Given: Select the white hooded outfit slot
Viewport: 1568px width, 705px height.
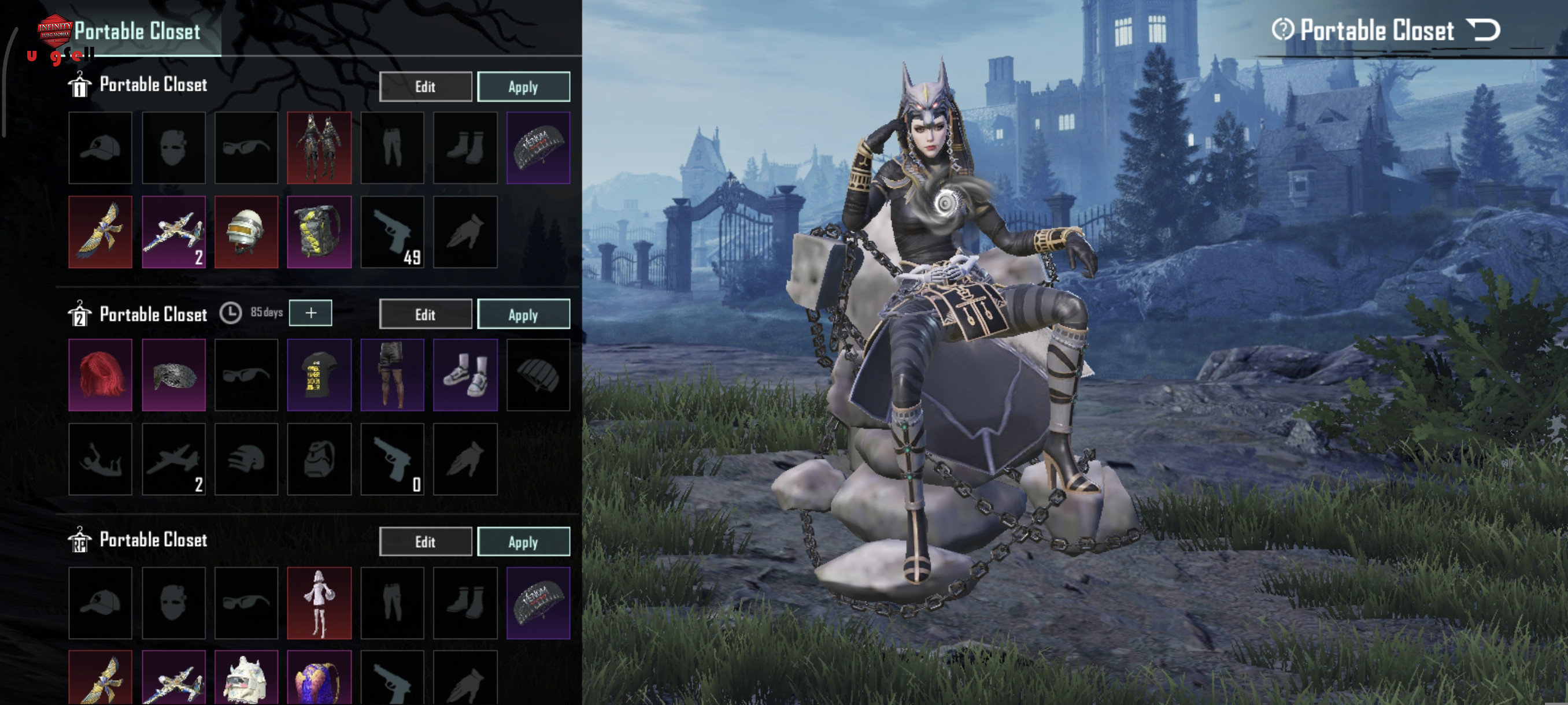Looking at the screenshot, I should (319, 603).
